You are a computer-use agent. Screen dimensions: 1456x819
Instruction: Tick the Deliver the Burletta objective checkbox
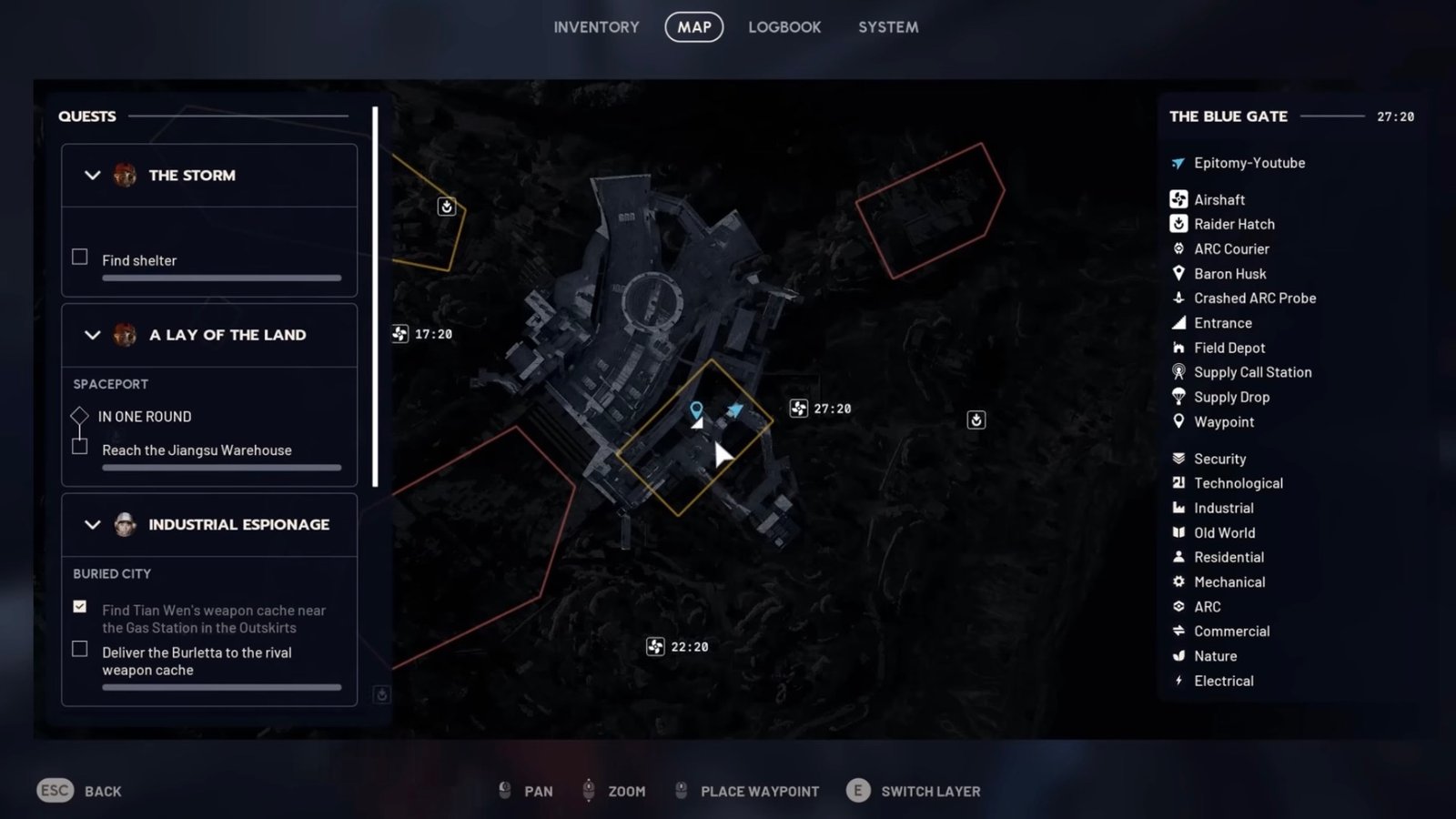tap(79, 649)
